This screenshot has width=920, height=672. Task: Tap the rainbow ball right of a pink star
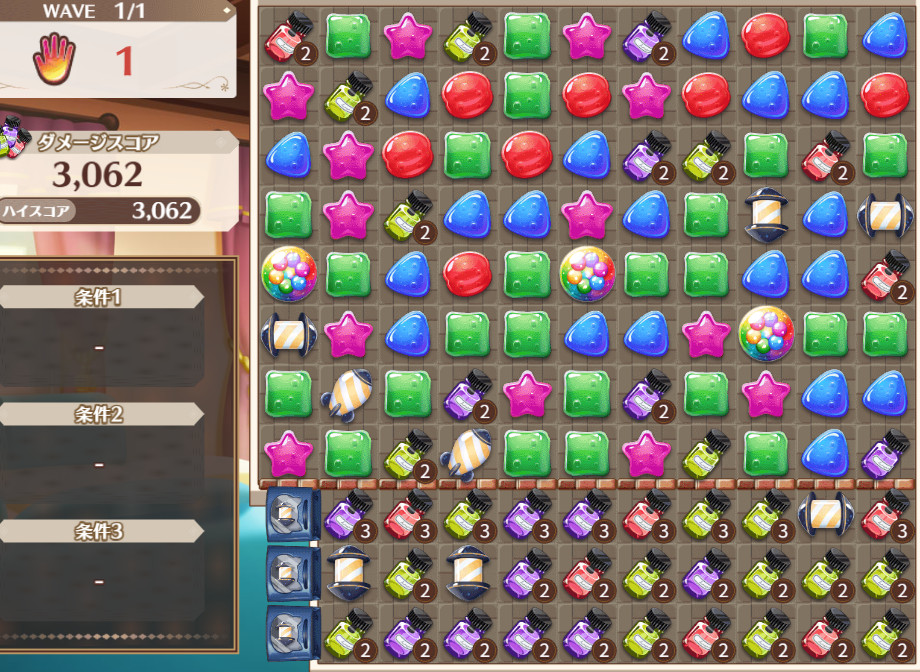coord(766,332)
